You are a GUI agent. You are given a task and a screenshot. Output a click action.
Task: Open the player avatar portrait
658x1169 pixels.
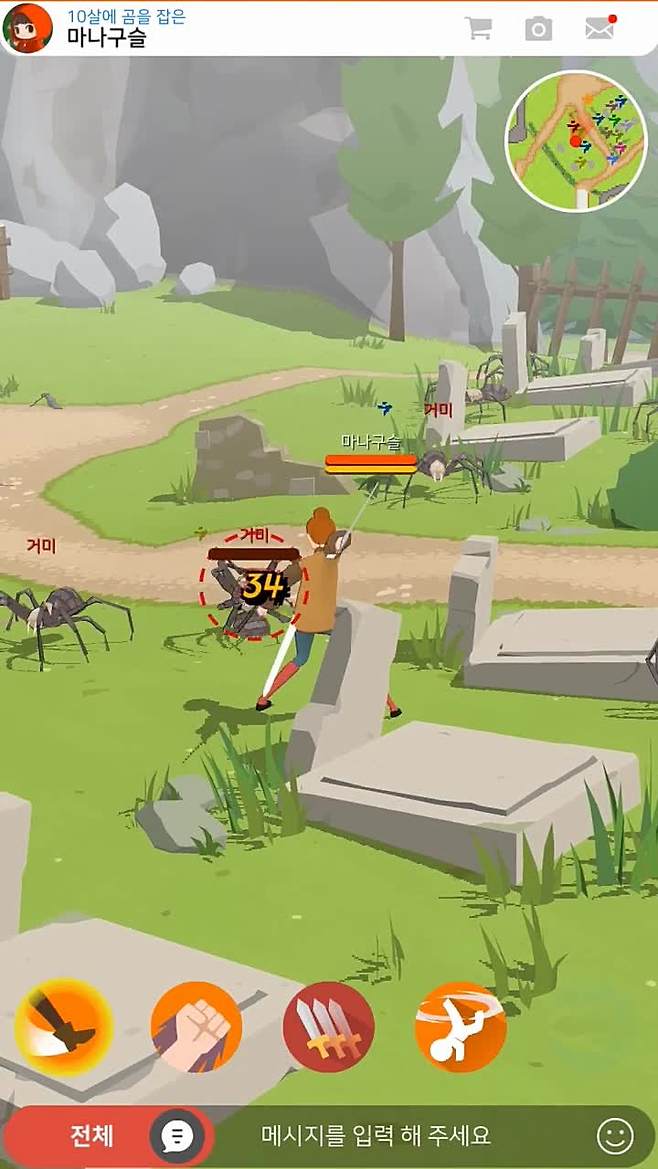point(28,28)
